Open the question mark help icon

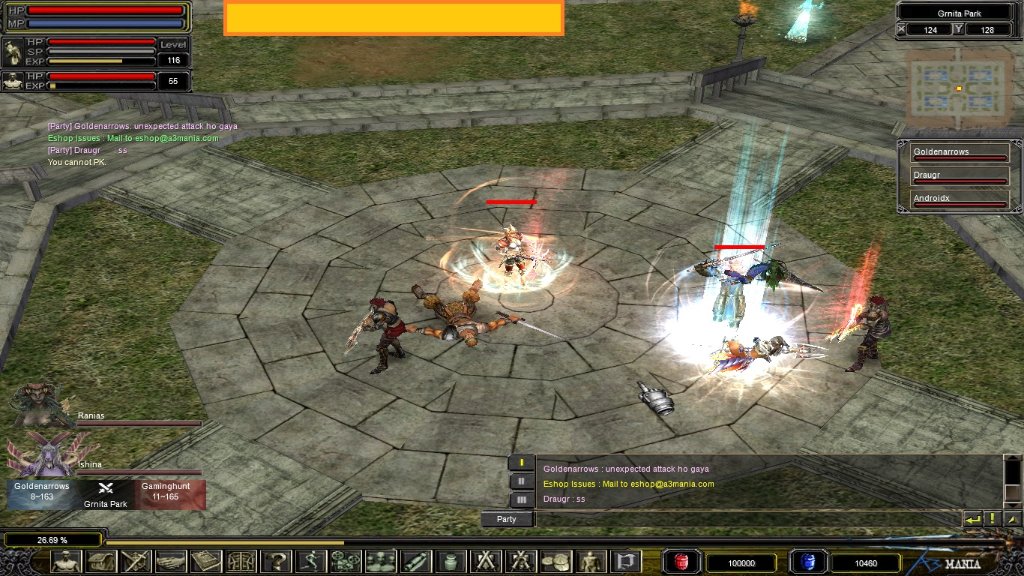point(276,562)
